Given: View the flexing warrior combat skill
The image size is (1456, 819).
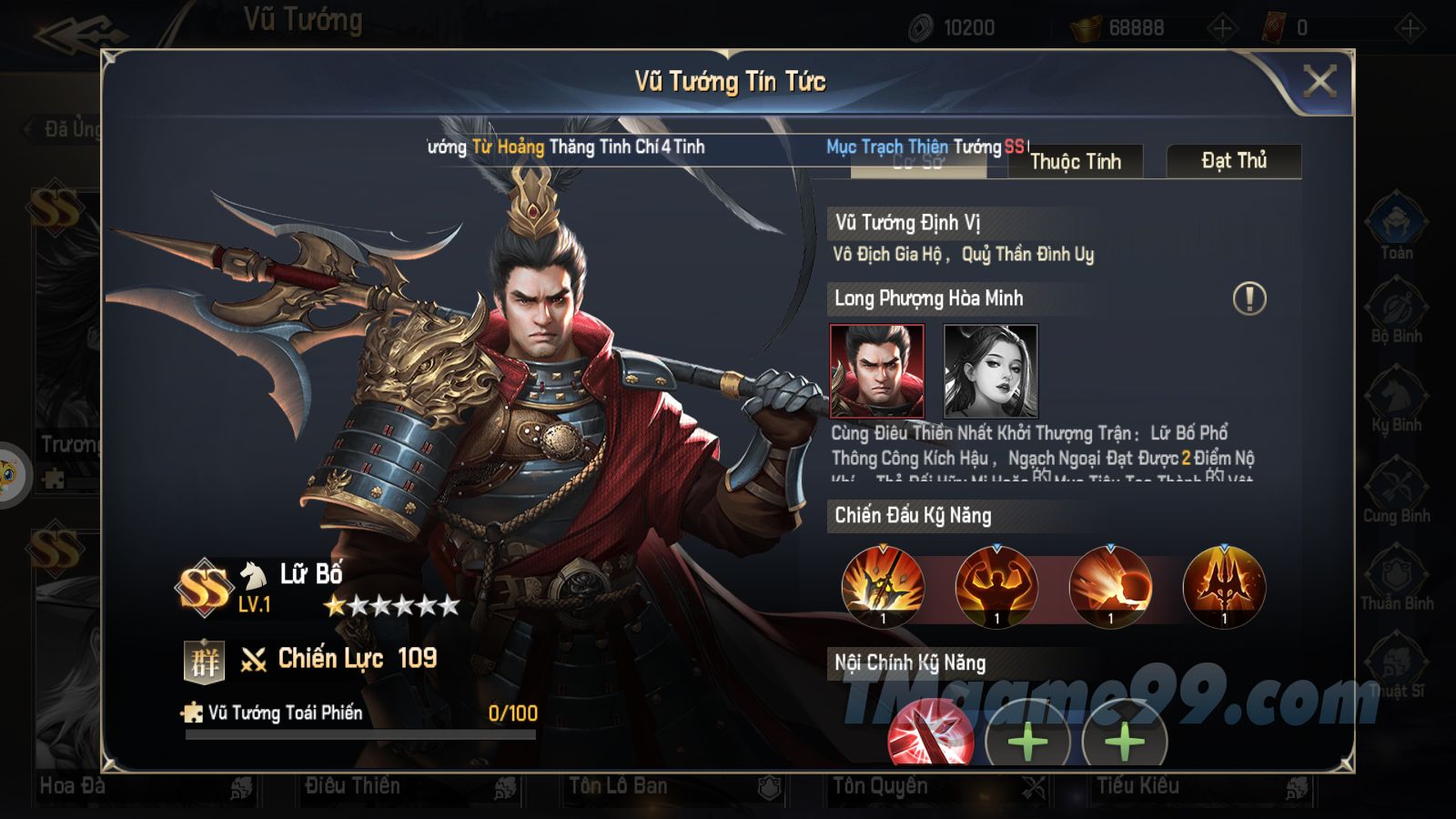Looking at the screenshot, I should click(x=996, y=587).
